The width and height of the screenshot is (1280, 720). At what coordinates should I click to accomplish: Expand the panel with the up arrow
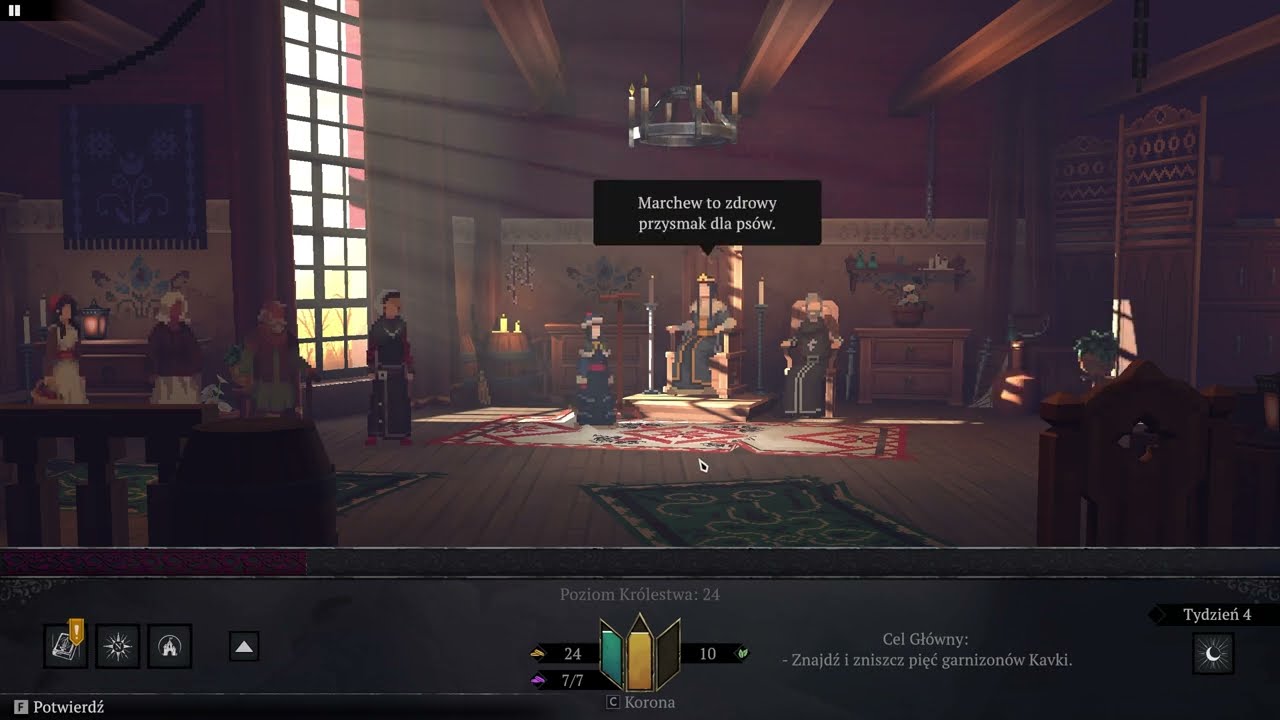click(244, 647)
